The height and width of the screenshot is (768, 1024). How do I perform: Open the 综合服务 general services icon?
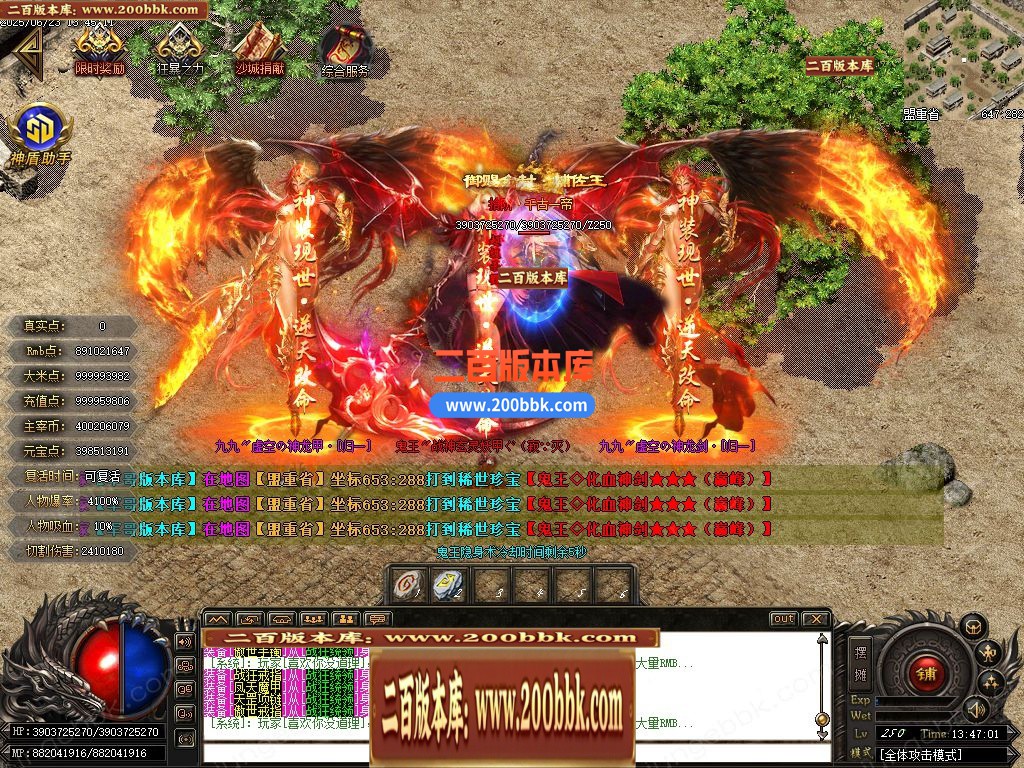[344, 50]
